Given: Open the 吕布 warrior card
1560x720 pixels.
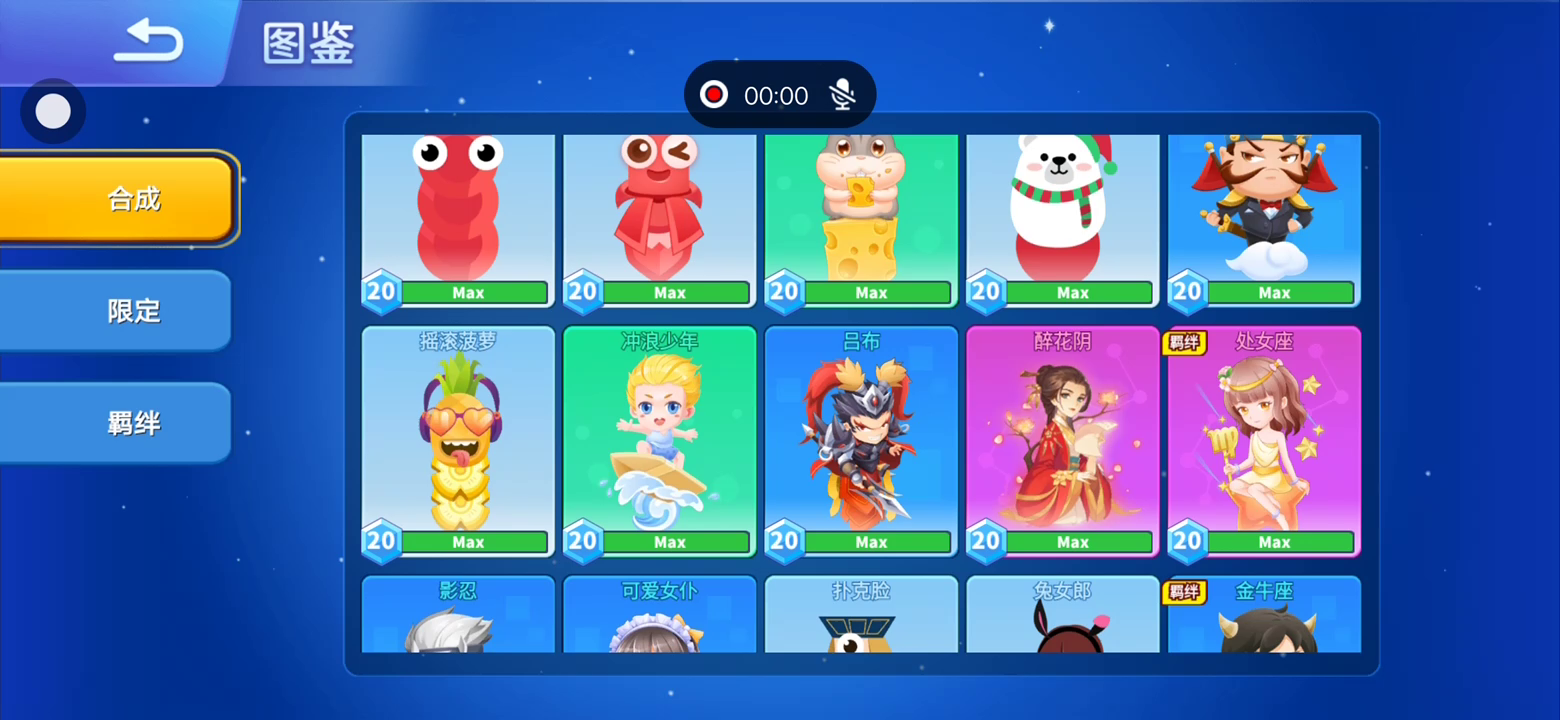Looking at the screenshot, I should (x=861, y=440).
